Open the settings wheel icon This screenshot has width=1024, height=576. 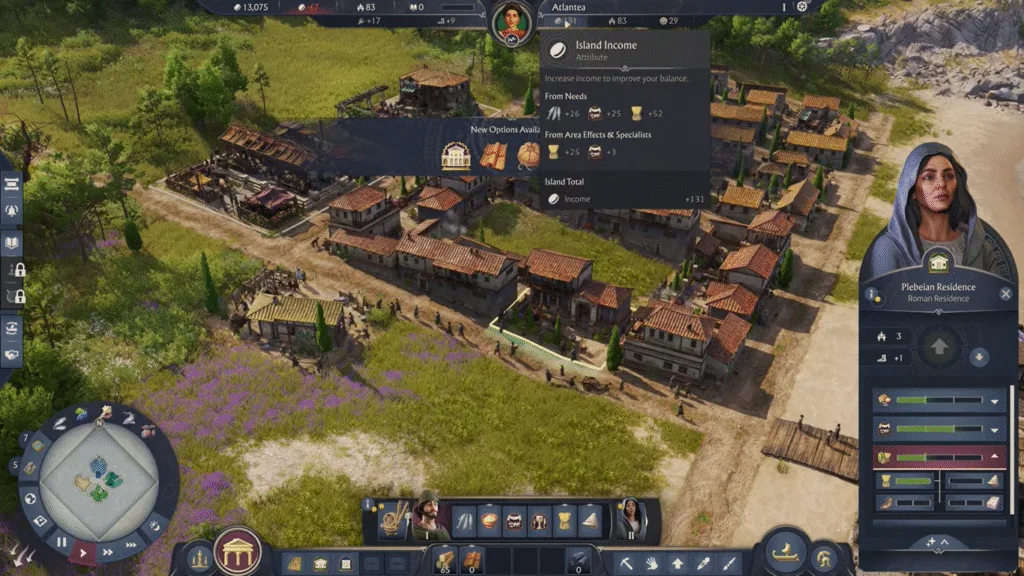801,7
